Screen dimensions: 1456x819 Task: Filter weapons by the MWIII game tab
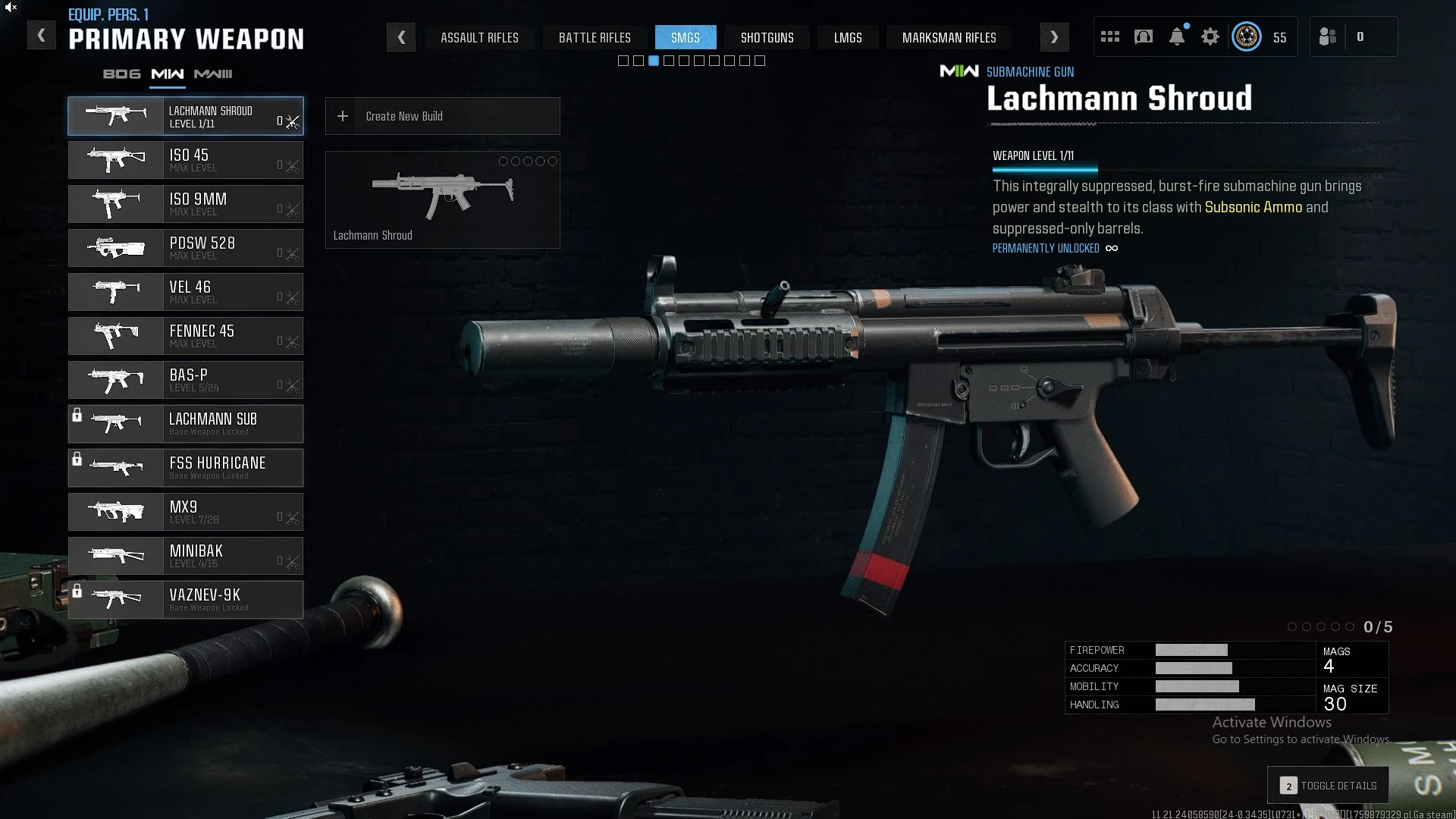(213, 74)
